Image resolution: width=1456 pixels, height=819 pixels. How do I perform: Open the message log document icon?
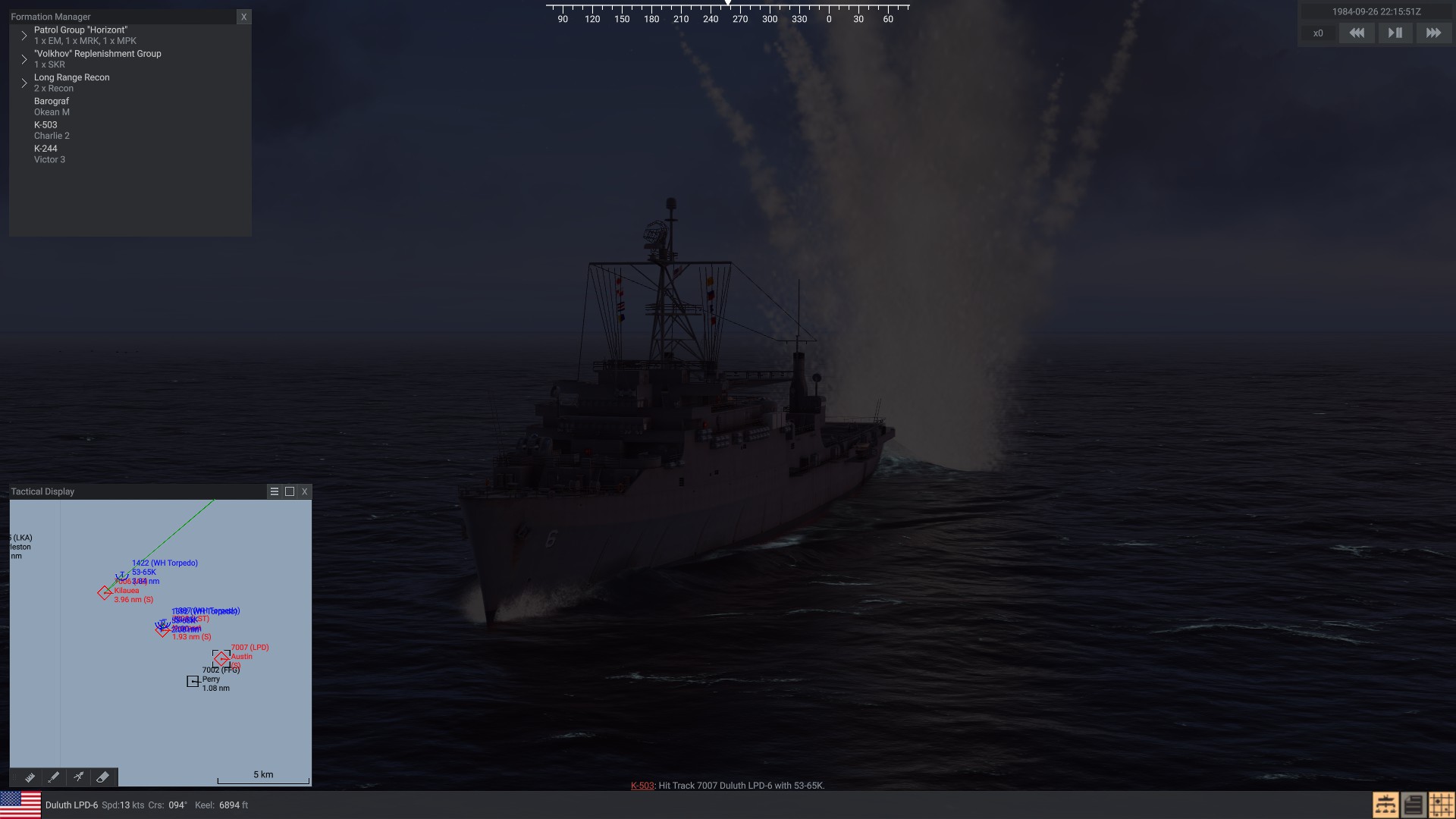(x=1413, y=805)
